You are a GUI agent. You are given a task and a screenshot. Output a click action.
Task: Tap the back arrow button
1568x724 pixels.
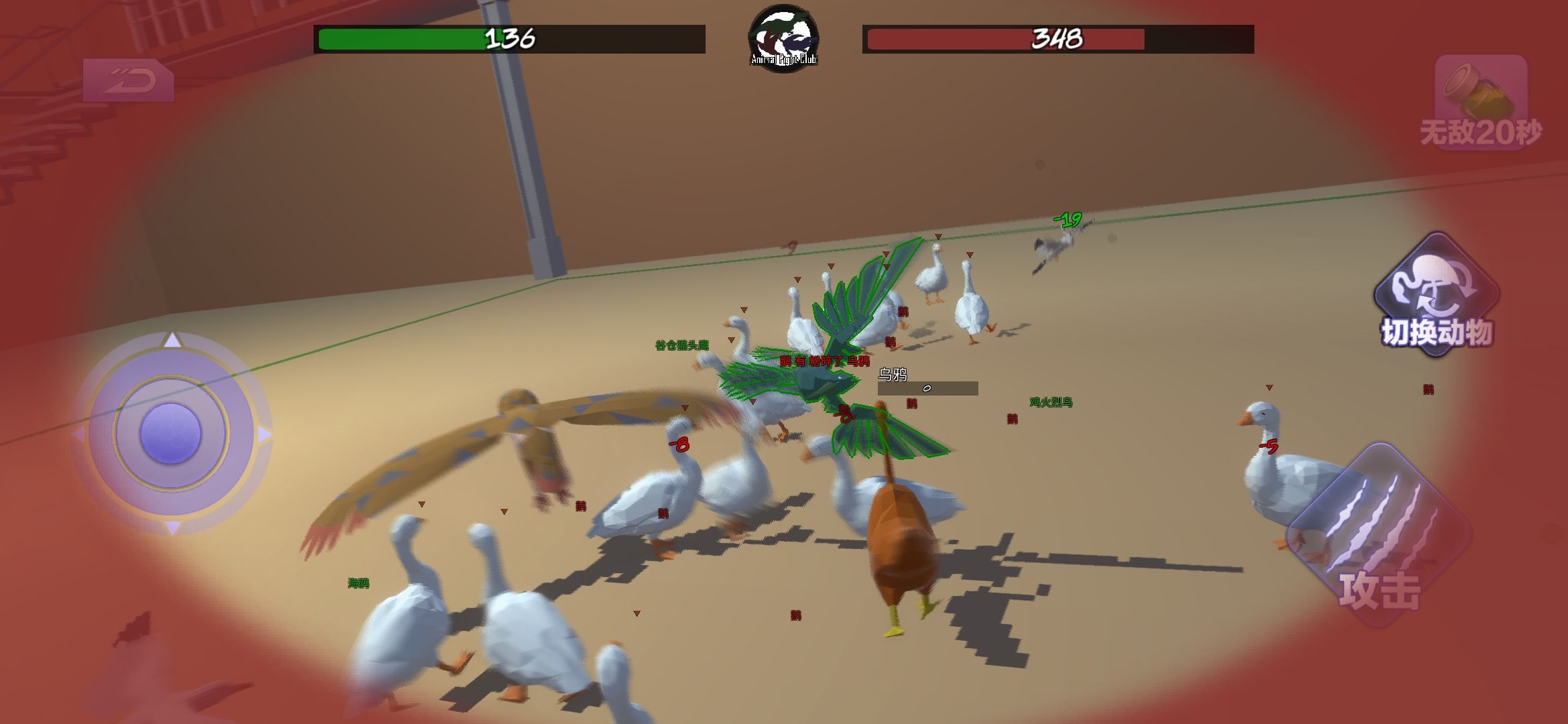(x=128, y=80)
